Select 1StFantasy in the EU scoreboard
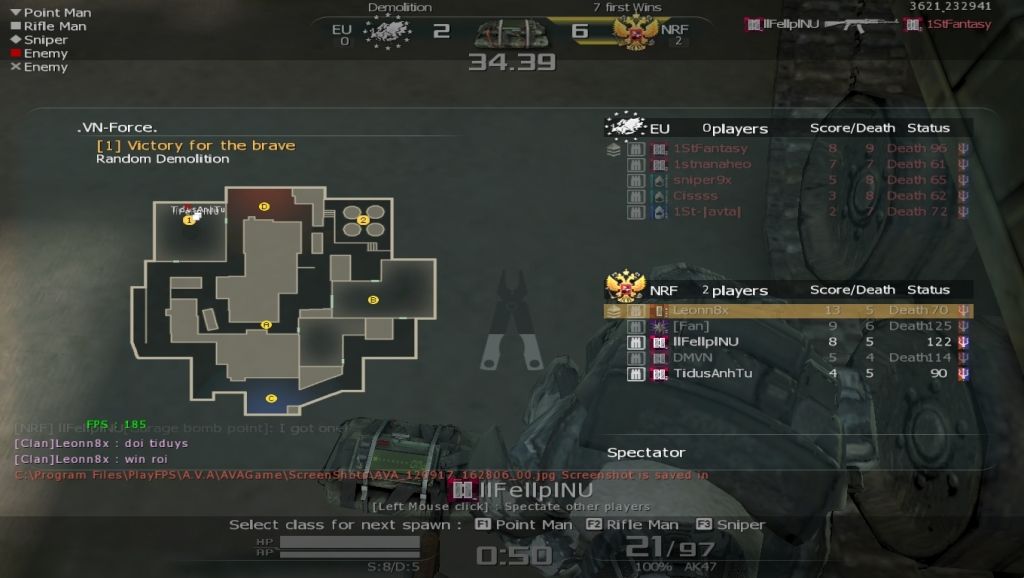 [711, 149]
